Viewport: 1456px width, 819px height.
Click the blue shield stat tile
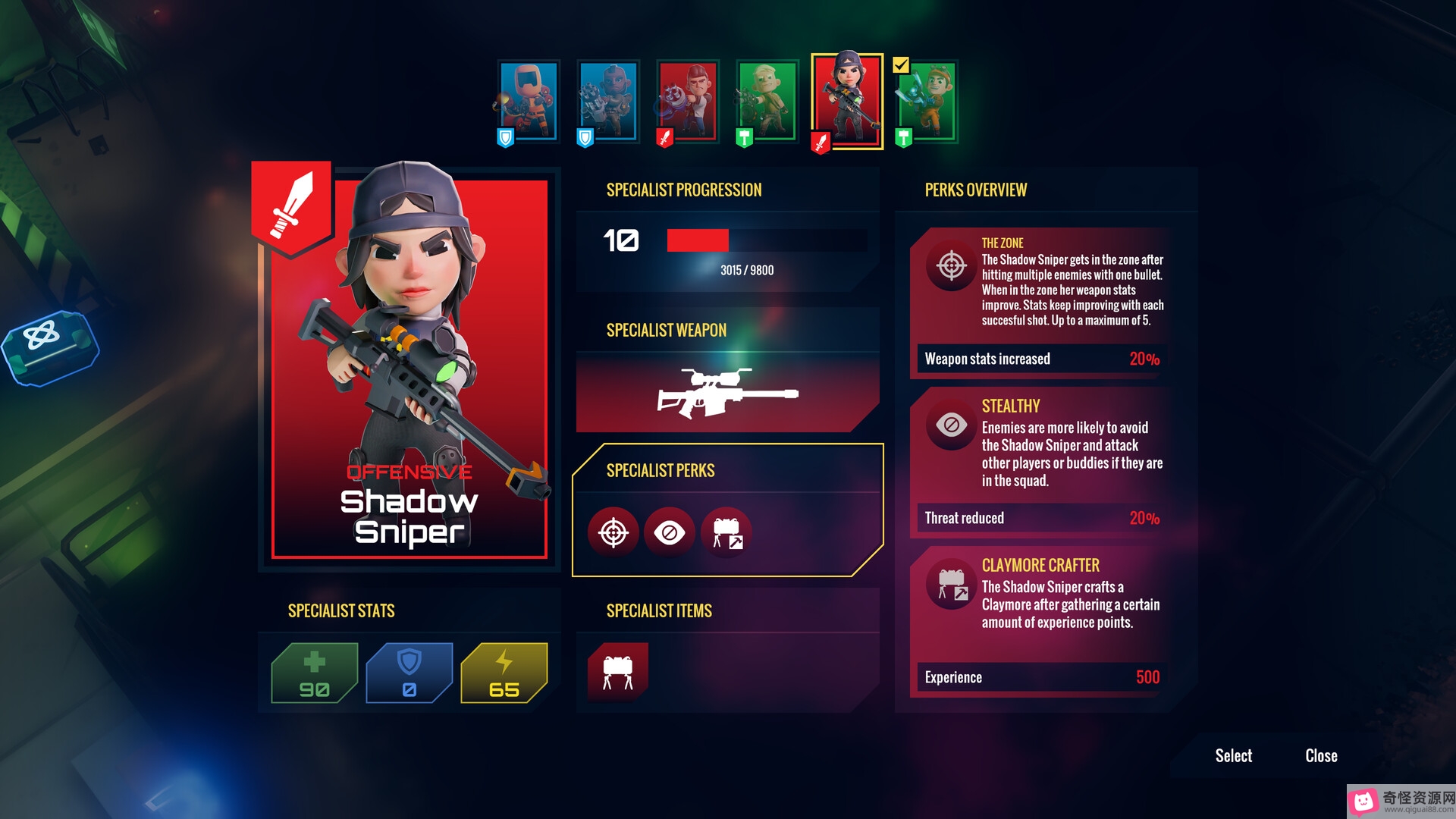(409, 673)
